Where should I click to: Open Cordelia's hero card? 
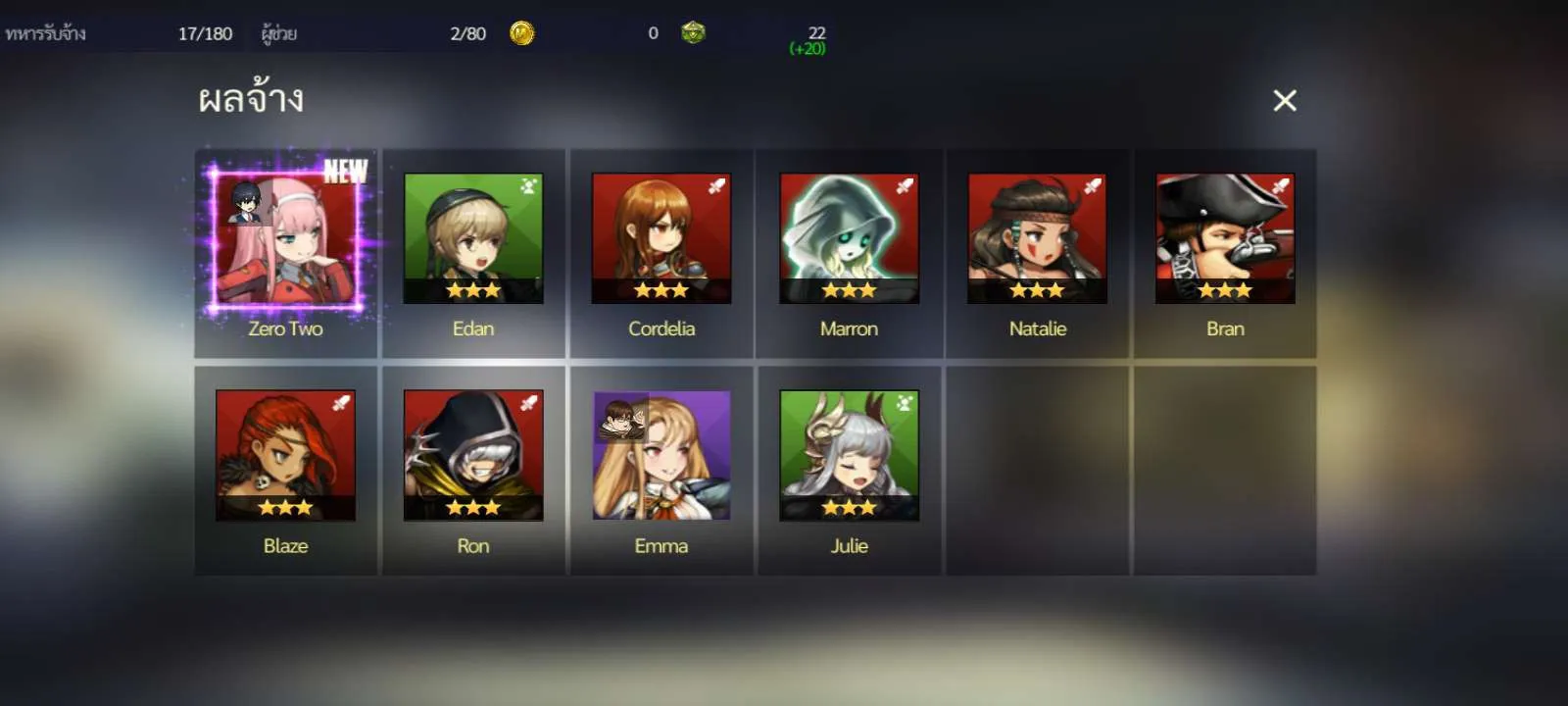[661, 239]
